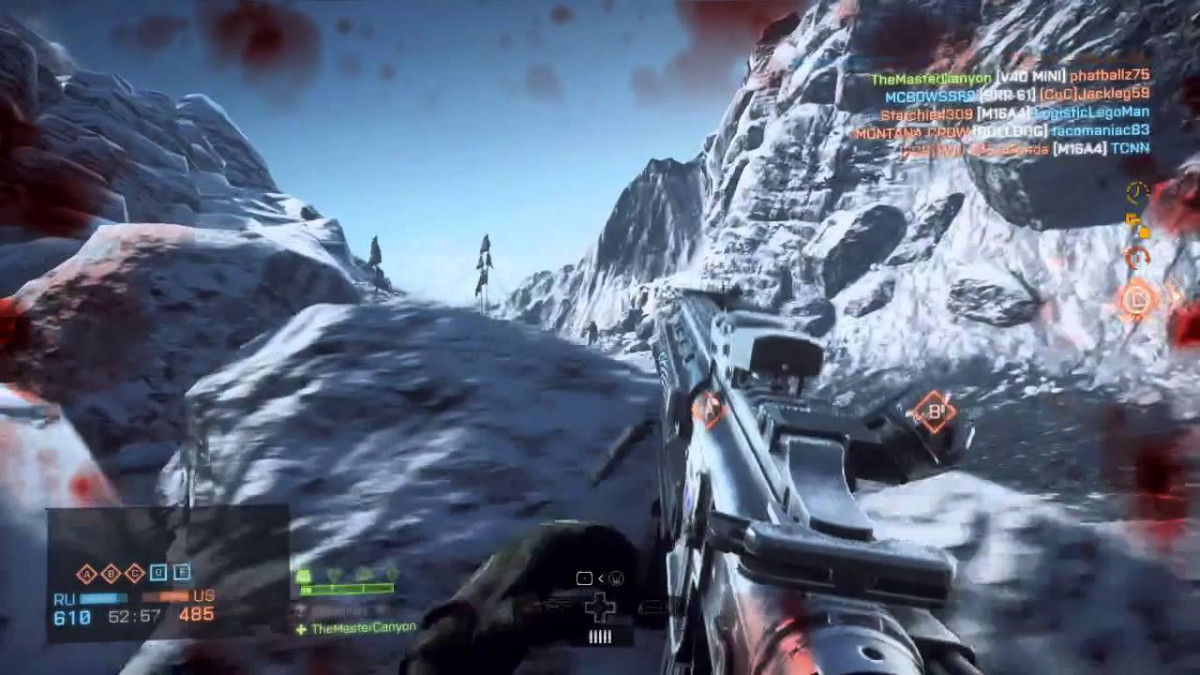Click the large orange C objective marker
1200x675 pixels.
[1137, 298]
